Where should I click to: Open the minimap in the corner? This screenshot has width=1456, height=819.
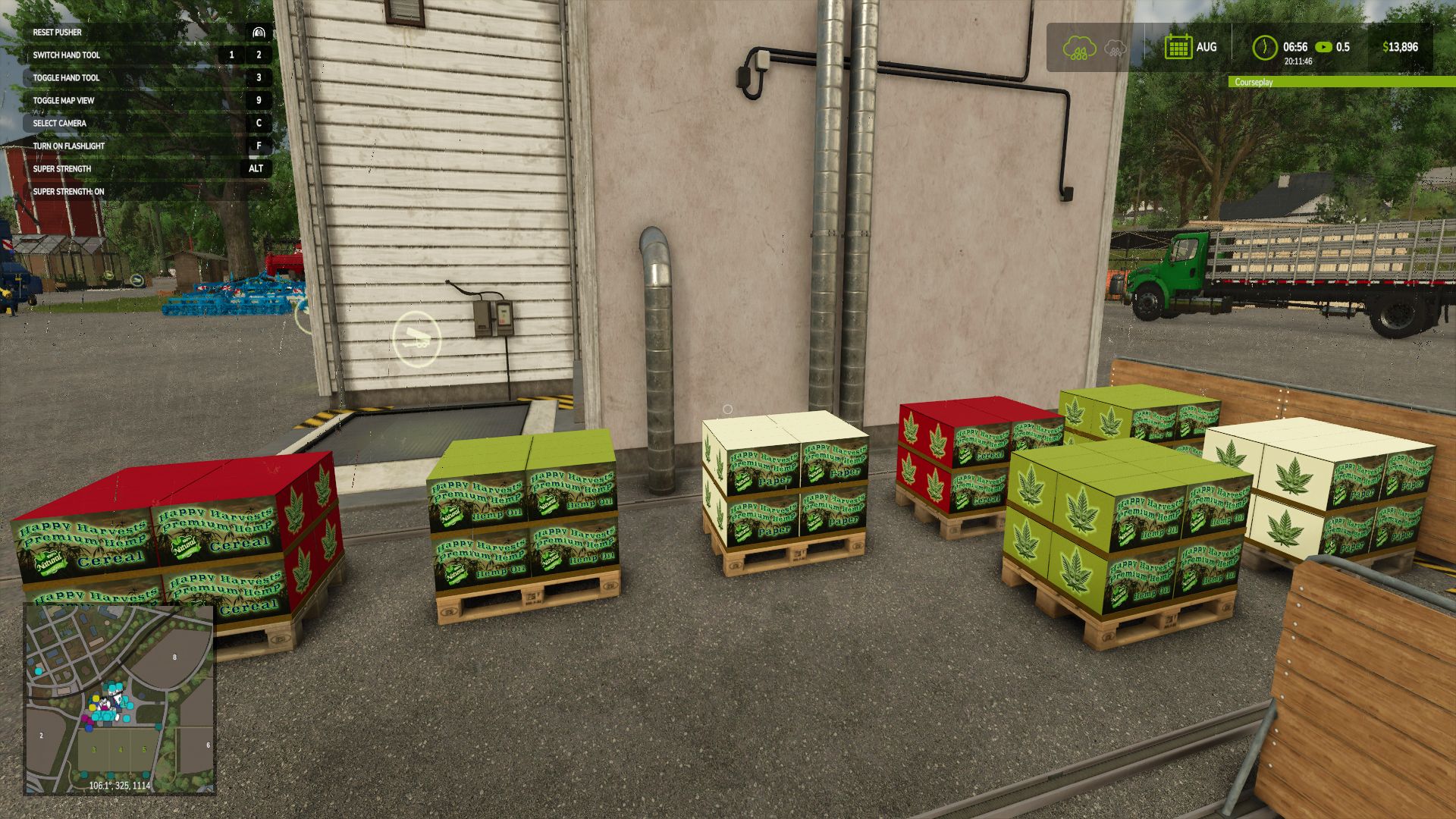click(120, 699)
